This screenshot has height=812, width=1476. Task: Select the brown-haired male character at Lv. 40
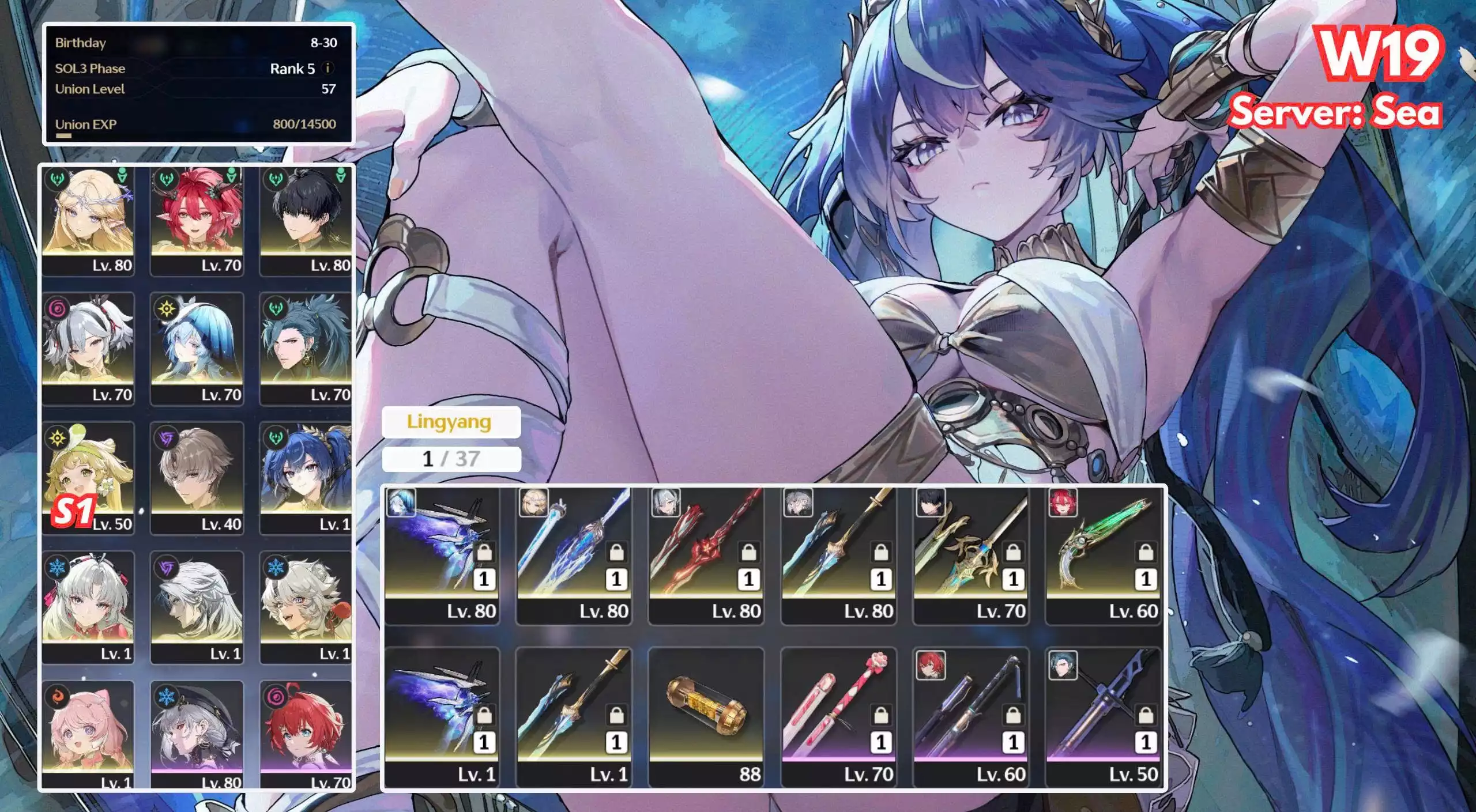[x=197, y=477]
